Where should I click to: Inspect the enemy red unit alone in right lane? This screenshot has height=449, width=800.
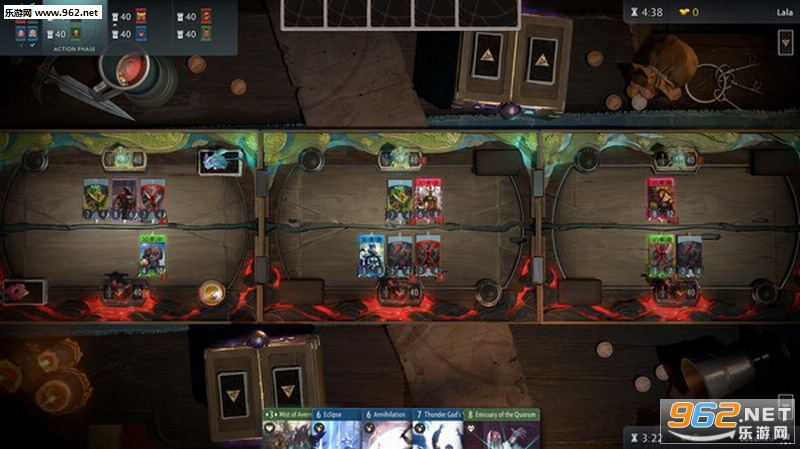(x=661, y=197)
